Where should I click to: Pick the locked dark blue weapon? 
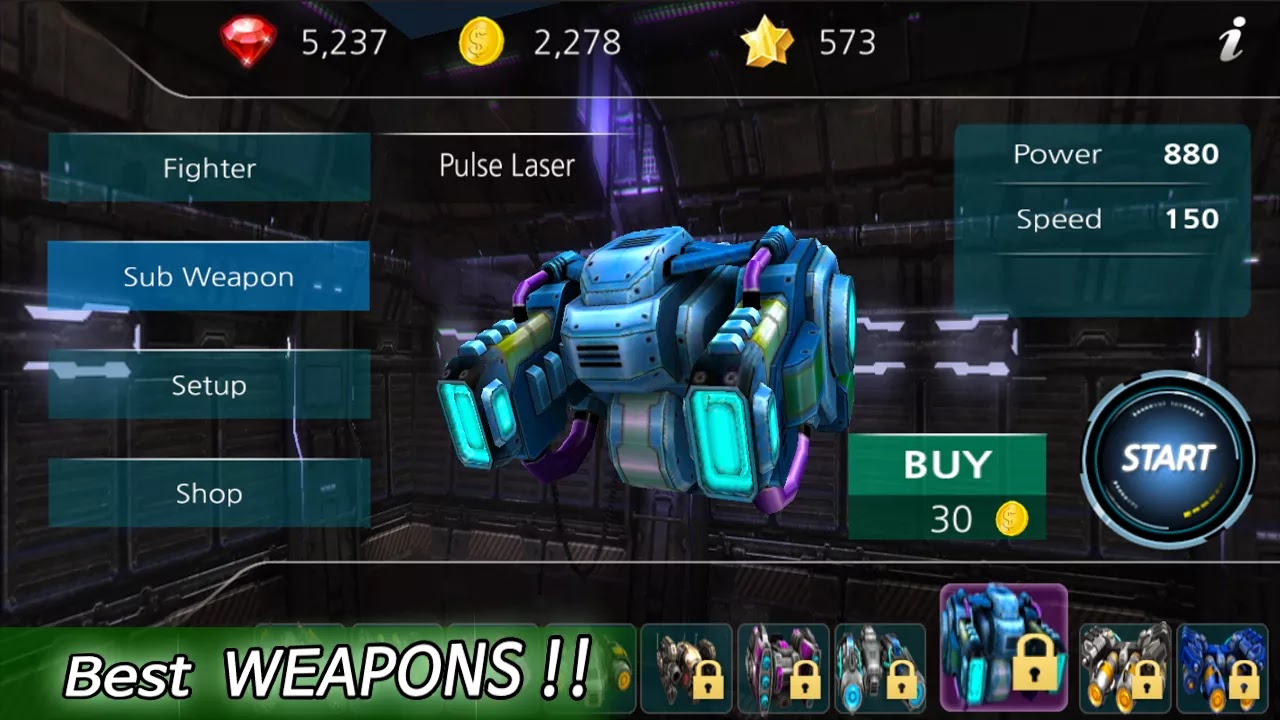[1221, 662]
